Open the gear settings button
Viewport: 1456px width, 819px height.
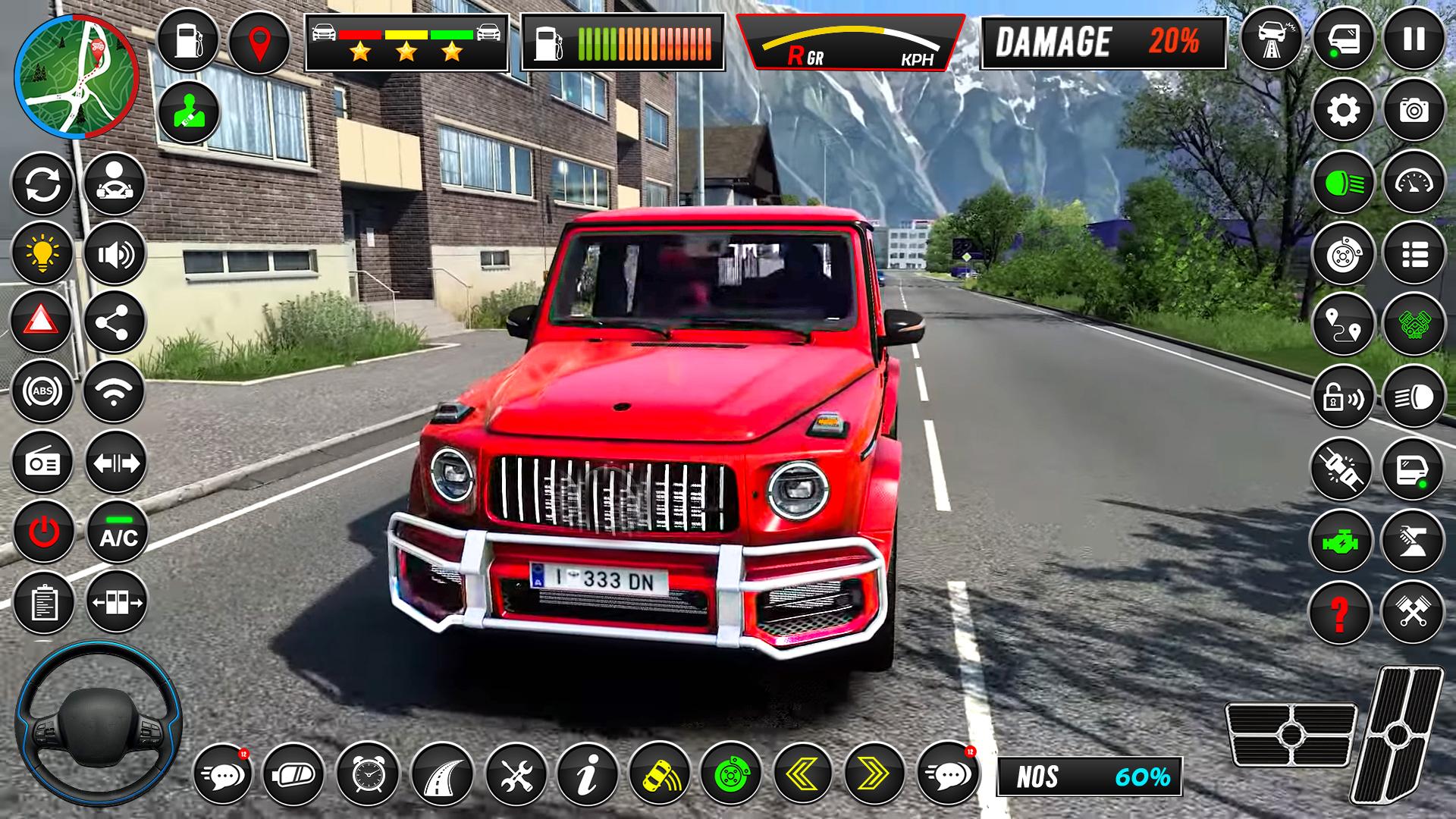tap(1343, 111)
